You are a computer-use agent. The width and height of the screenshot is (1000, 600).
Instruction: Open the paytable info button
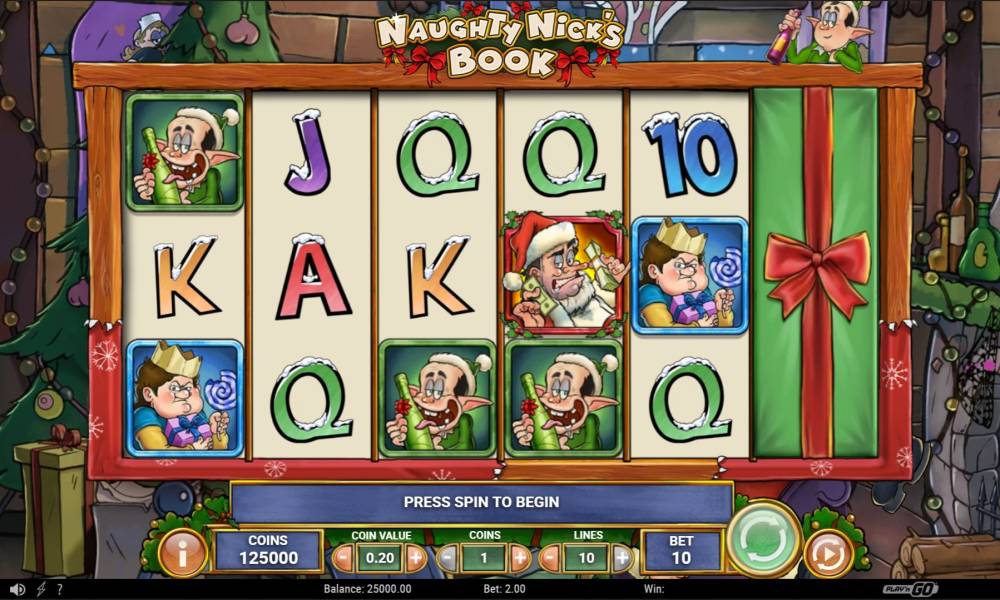pyautogui.click(x=183, y=553)
